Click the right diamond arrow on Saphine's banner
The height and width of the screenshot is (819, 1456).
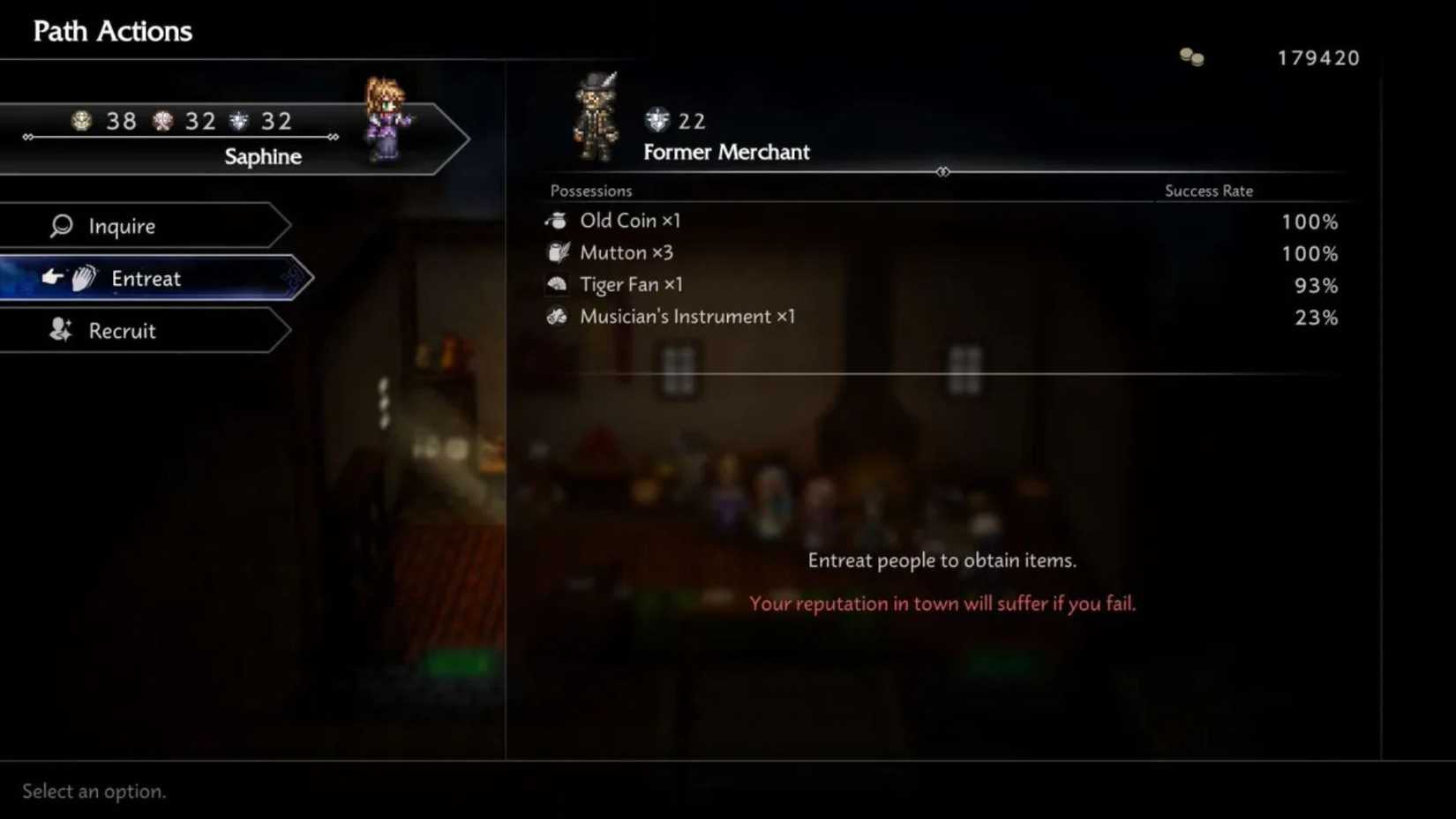[334, 138]
